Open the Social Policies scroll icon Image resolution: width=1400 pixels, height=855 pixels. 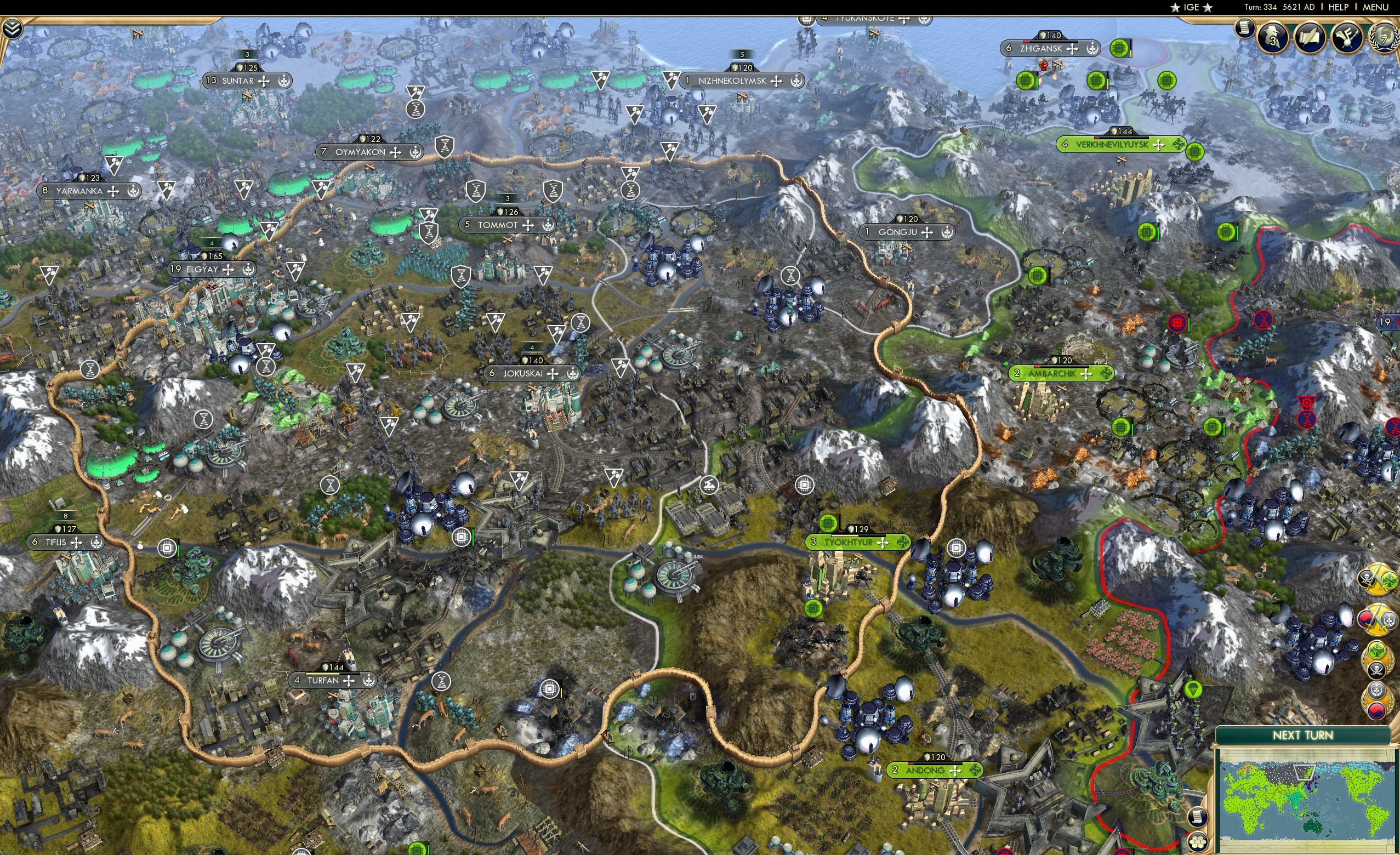pyautogui.click(x=1245, y=29)
